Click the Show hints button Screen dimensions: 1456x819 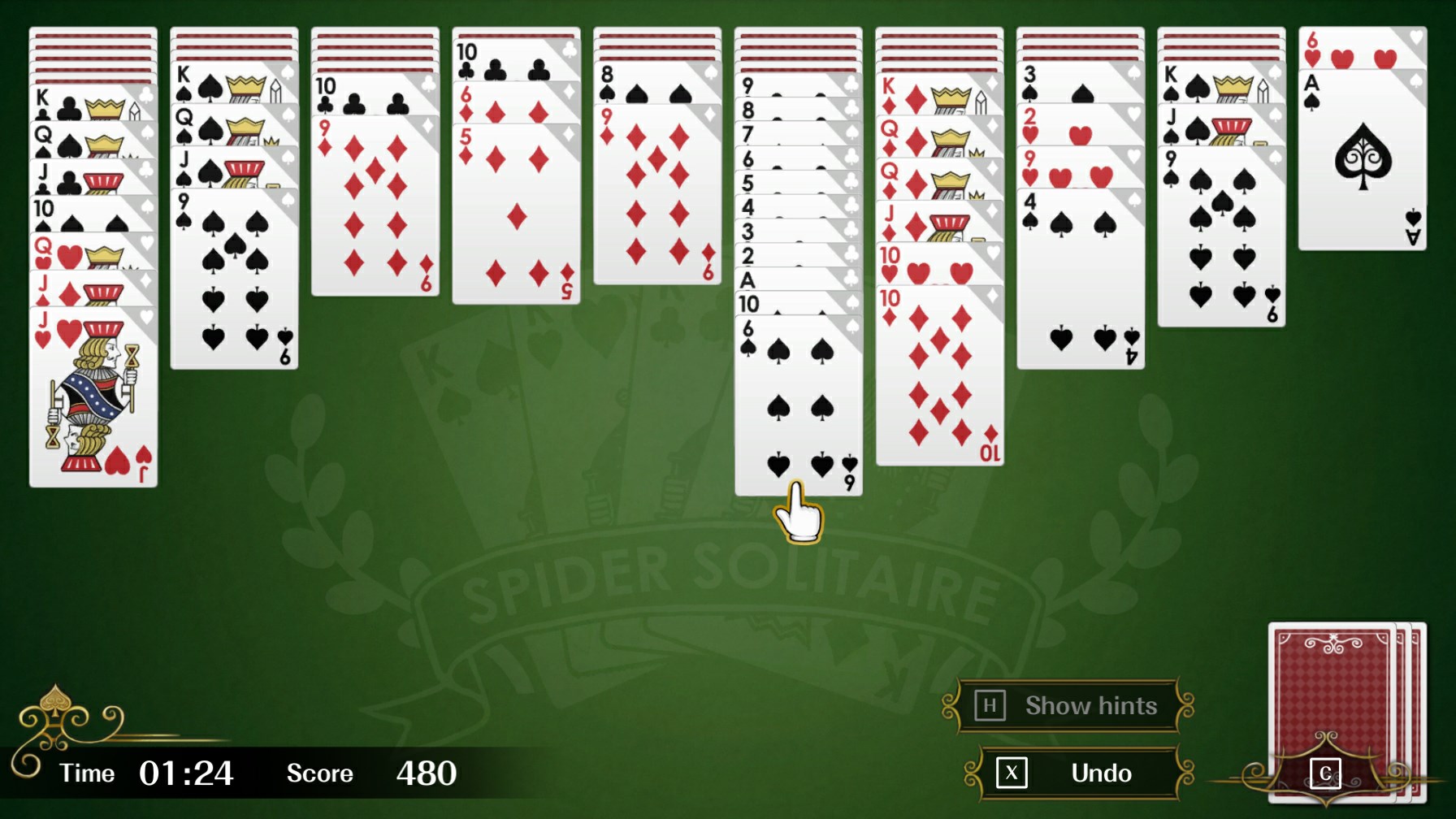1092,704
